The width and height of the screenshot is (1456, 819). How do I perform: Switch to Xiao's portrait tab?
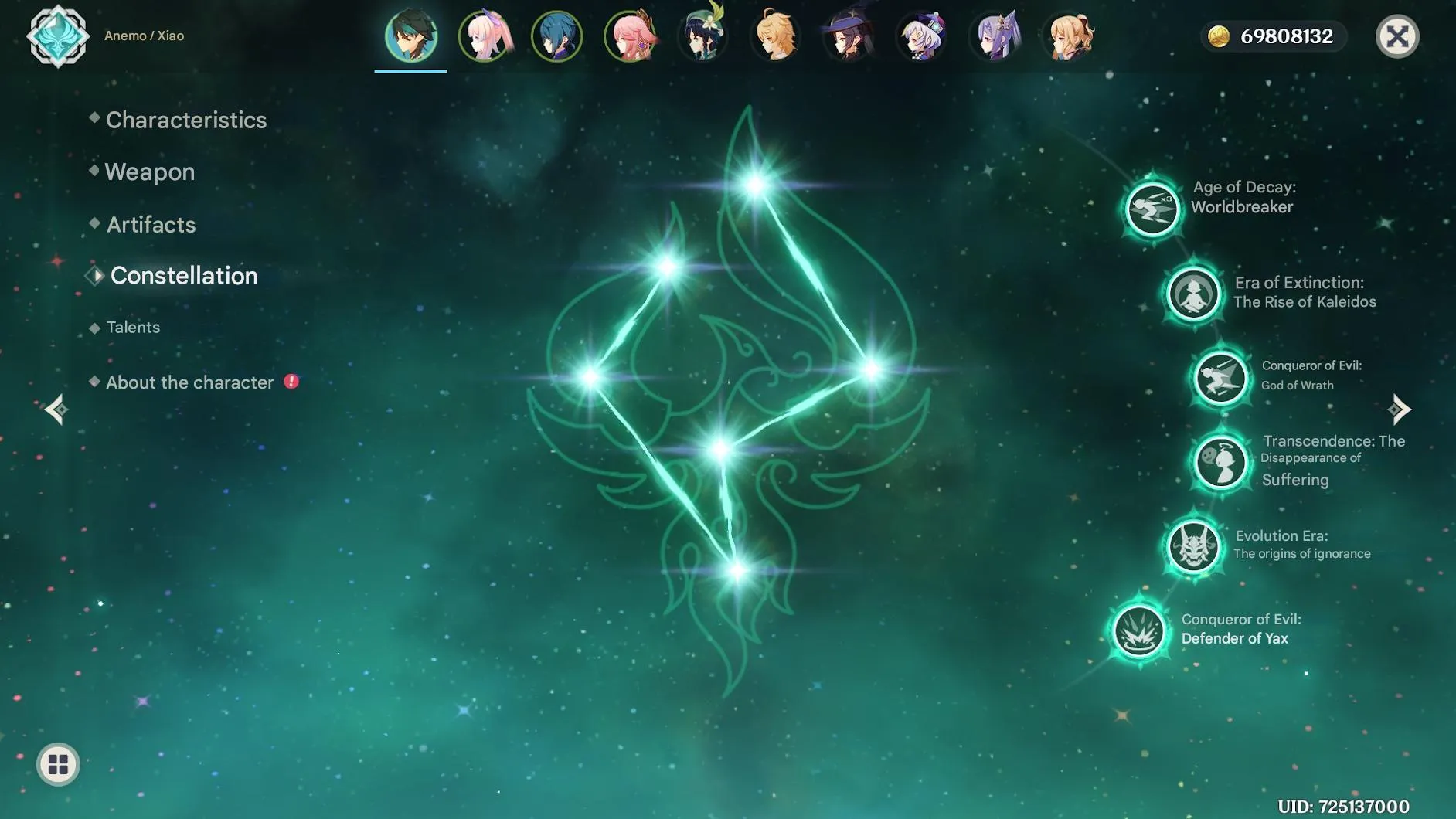pos(411,36)
